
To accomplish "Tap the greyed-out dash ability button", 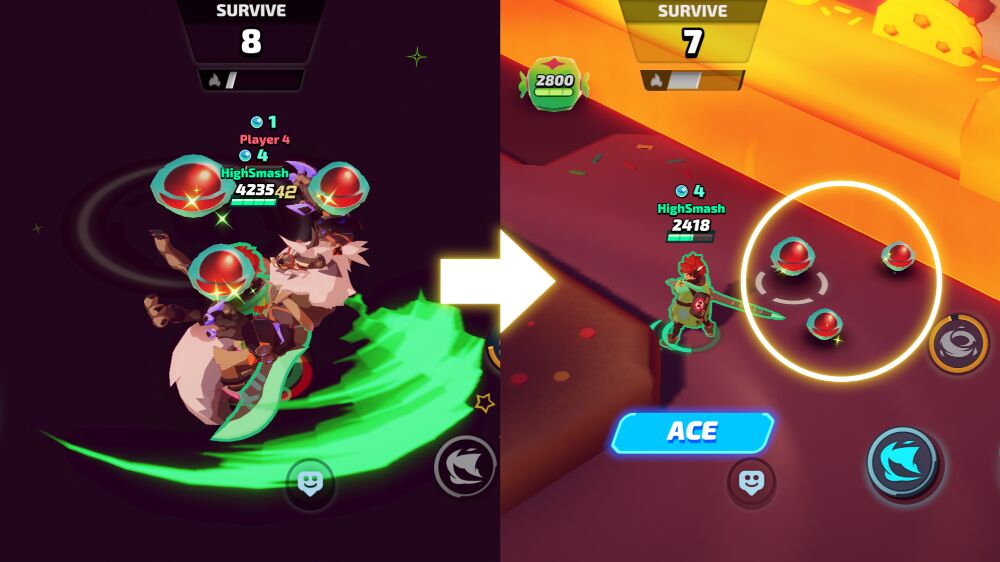I will click(x=465, y=466).
